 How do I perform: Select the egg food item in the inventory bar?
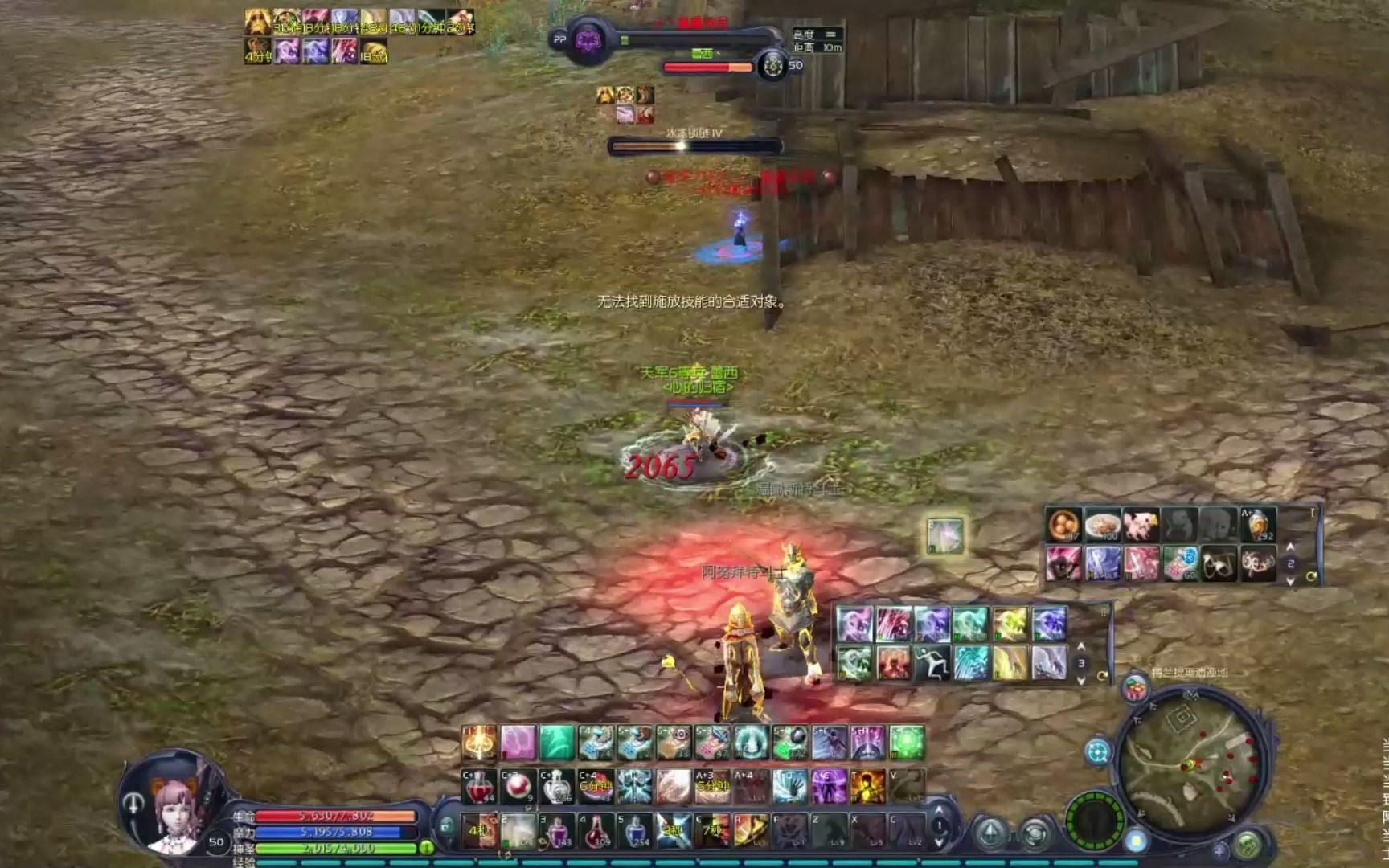tap(1062, 523)
